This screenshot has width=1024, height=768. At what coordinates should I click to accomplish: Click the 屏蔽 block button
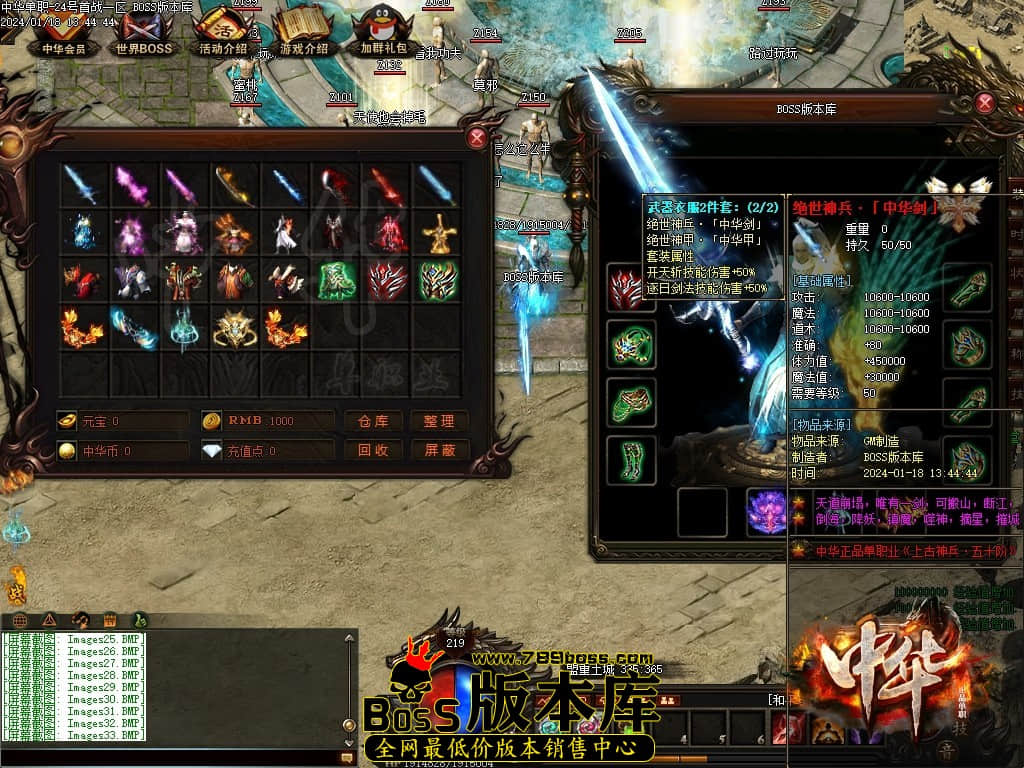coord(439,450)
